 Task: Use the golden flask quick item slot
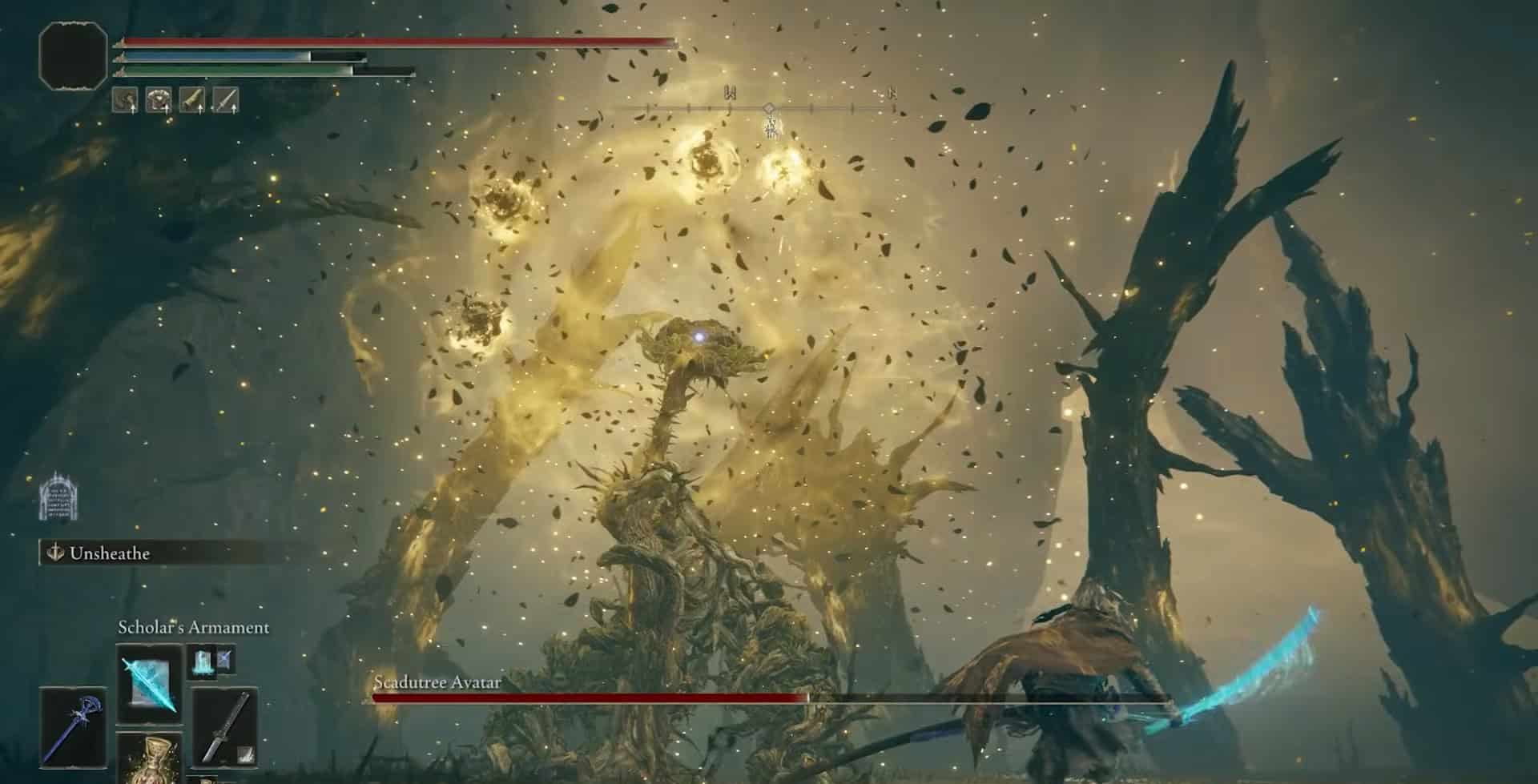(x=149, y=759)
